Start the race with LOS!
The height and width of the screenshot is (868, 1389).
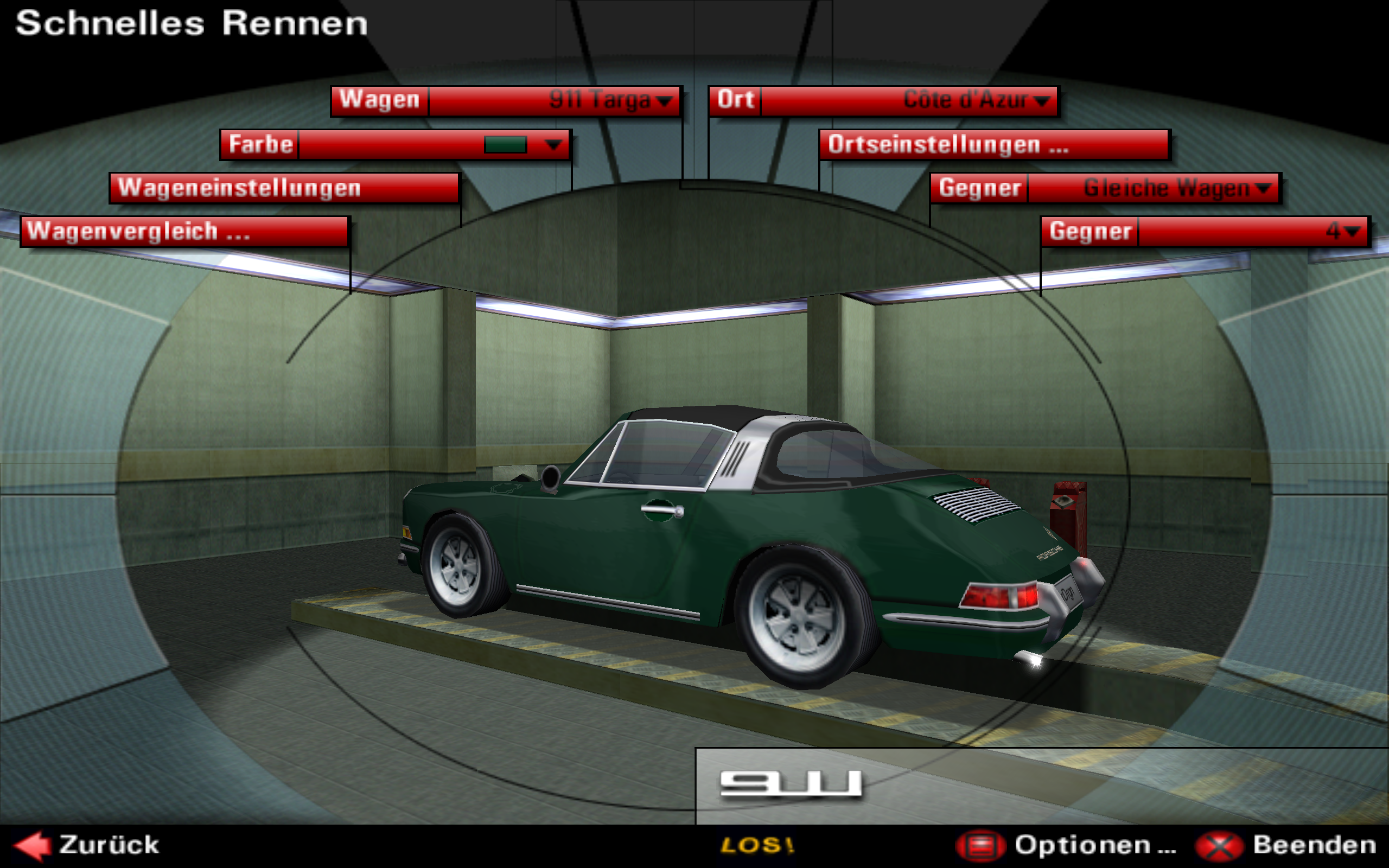(x=757, y=846)
